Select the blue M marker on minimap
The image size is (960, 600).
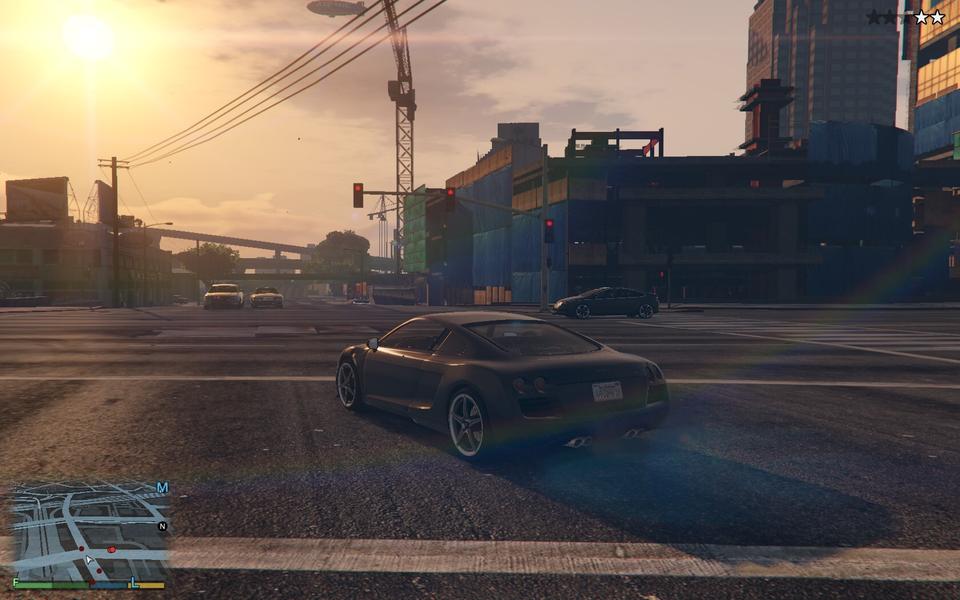162,488
